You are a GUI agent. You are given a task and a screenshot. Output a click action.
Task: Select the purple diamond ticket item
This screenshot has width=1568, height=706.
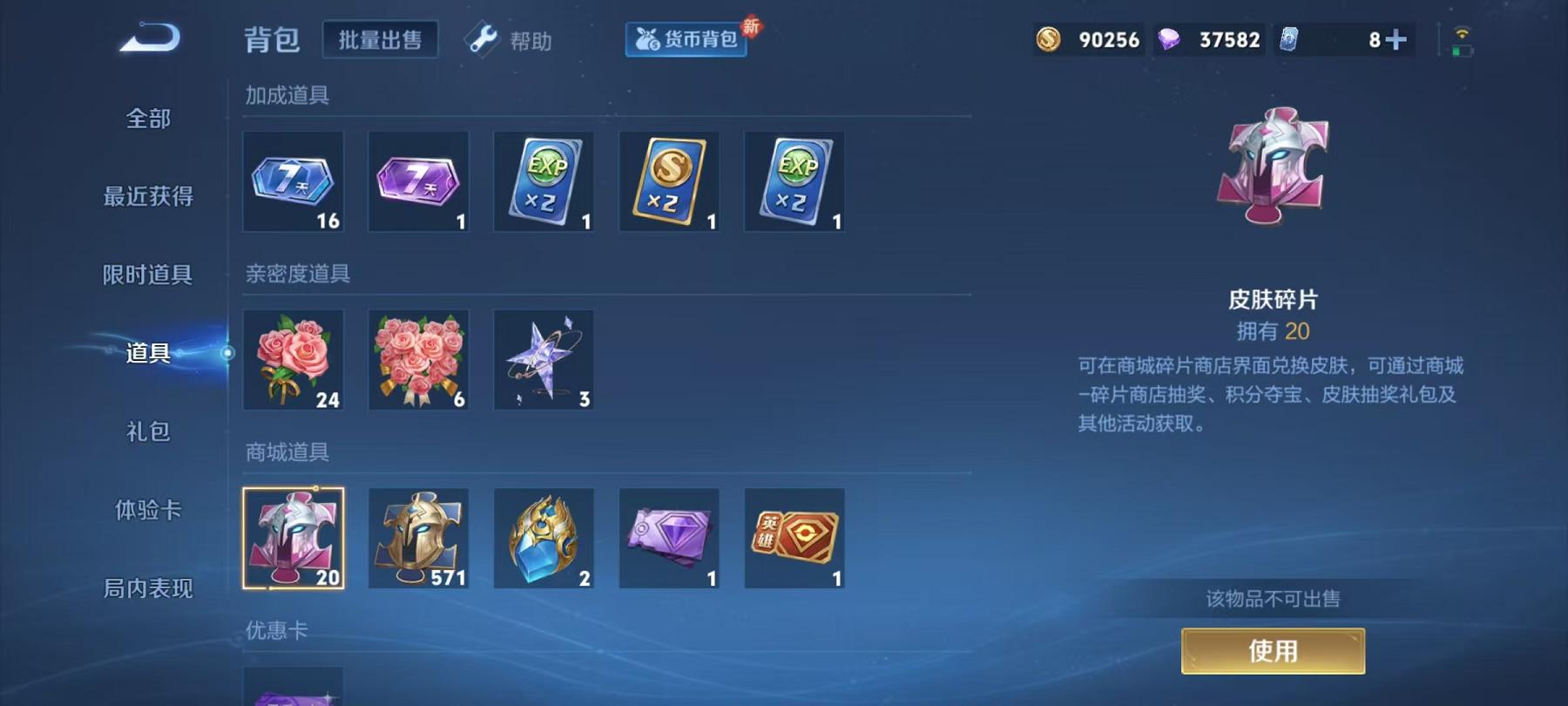tap(669, 538)
